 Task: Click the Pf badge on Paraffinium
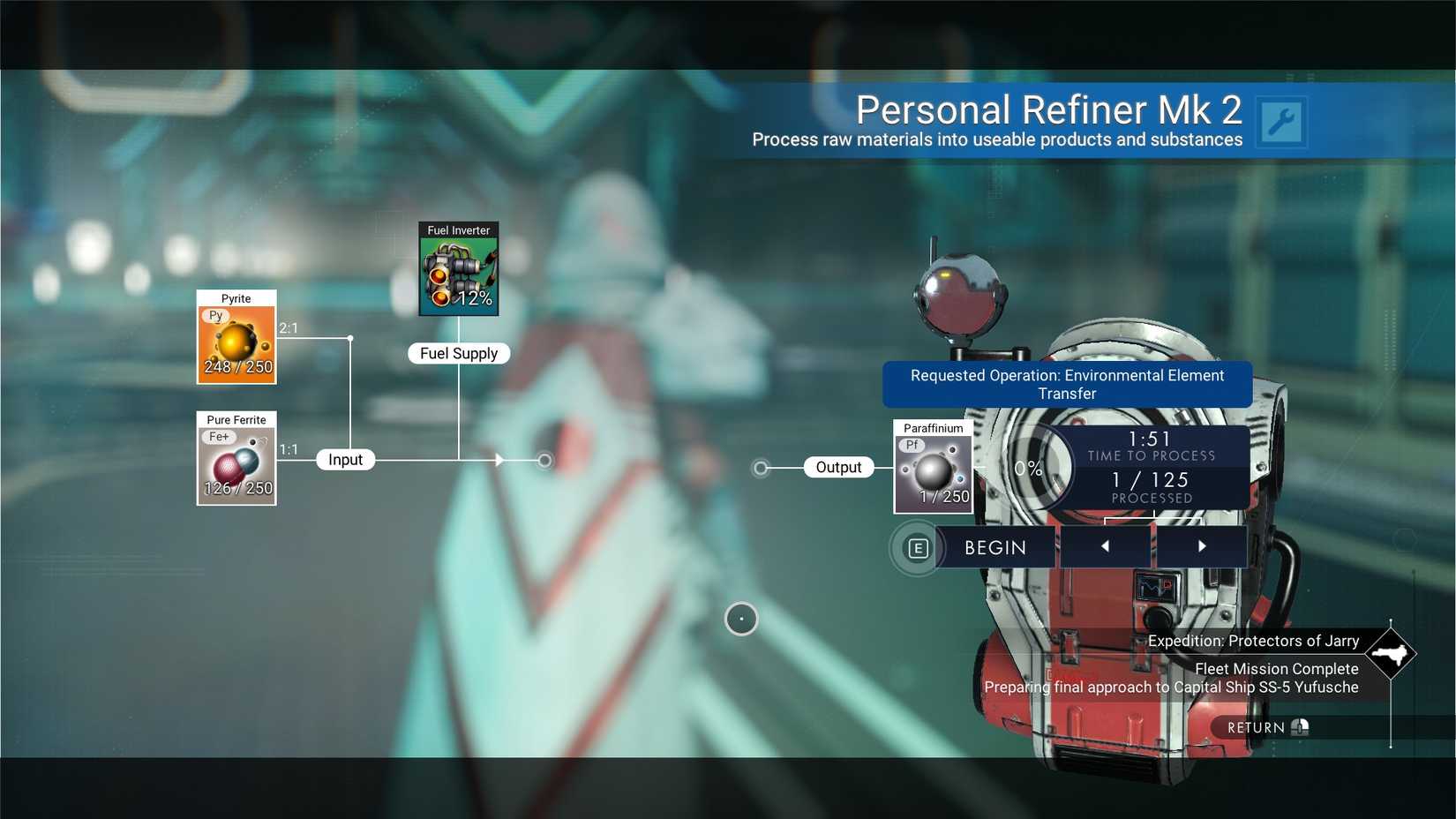(x=912, y=444)
